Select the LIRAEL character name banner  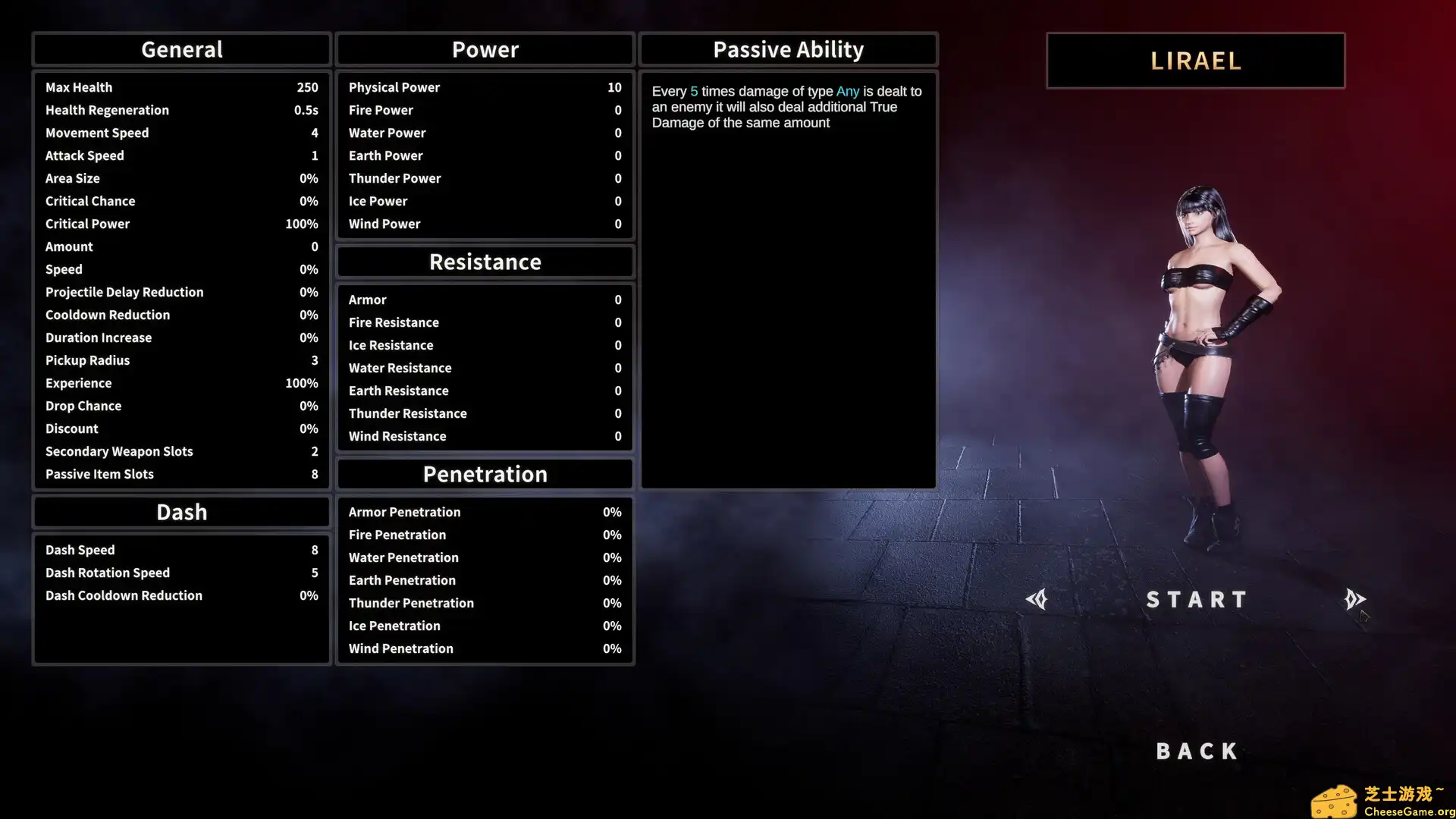[1196, 61]
